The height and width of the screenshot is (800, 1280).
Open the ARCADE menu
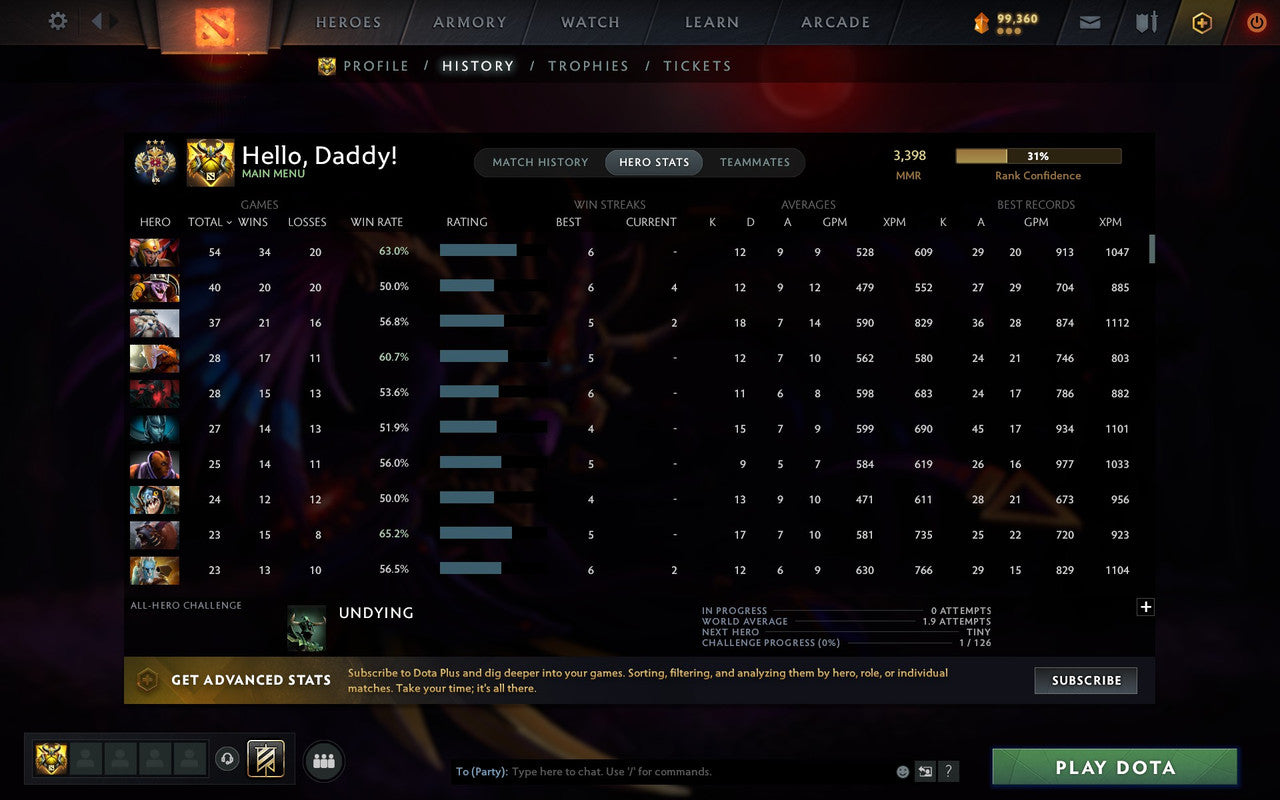(x=835, y=21)
